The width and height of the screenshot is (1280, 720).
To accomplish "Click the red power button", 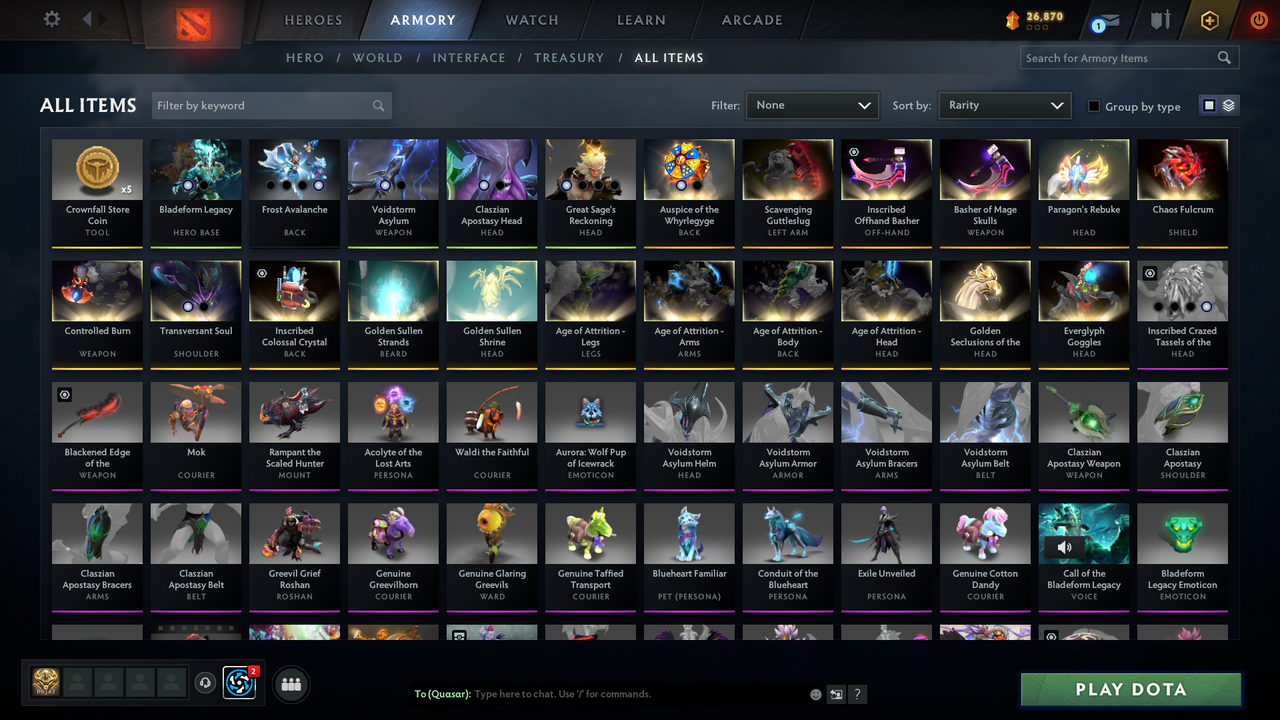I will pos(1258,18).
